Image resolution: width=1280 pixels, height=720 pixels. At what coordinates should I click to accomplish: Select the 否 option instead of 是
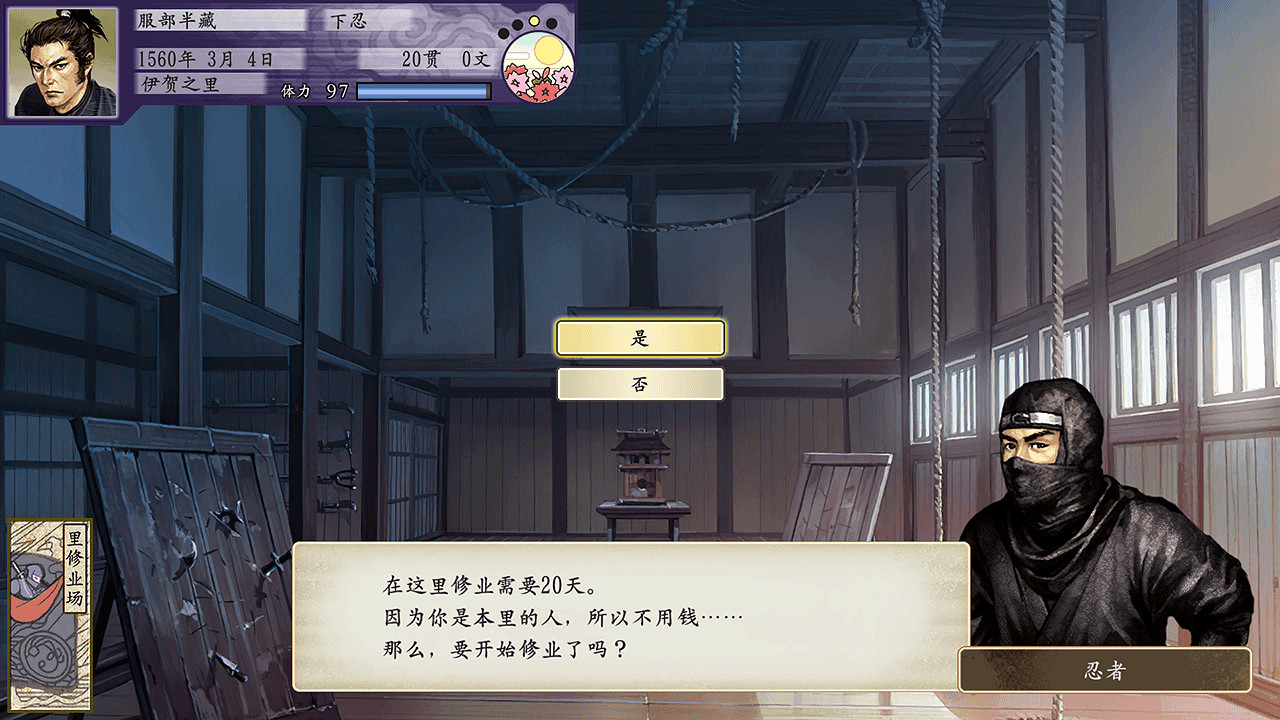coord(640,383)
